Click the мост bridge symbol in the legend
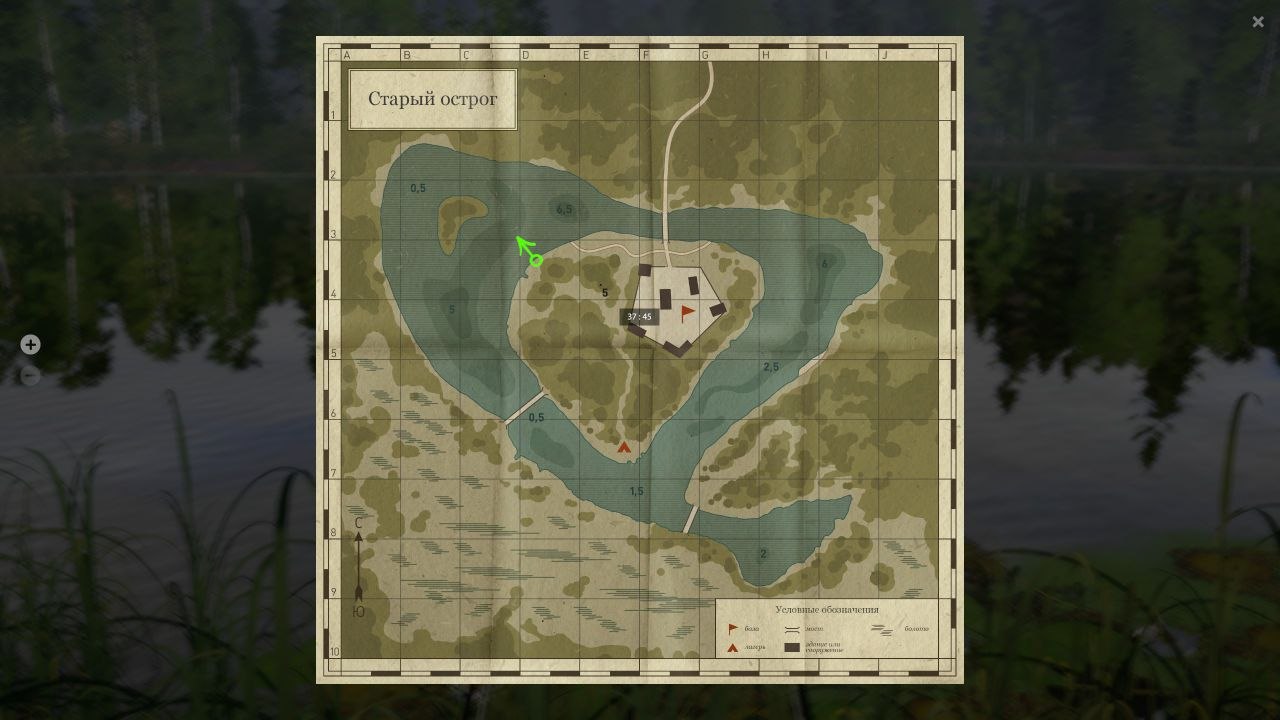The height and width of the screenshot is (720, 1280). (x=793, y=629)
